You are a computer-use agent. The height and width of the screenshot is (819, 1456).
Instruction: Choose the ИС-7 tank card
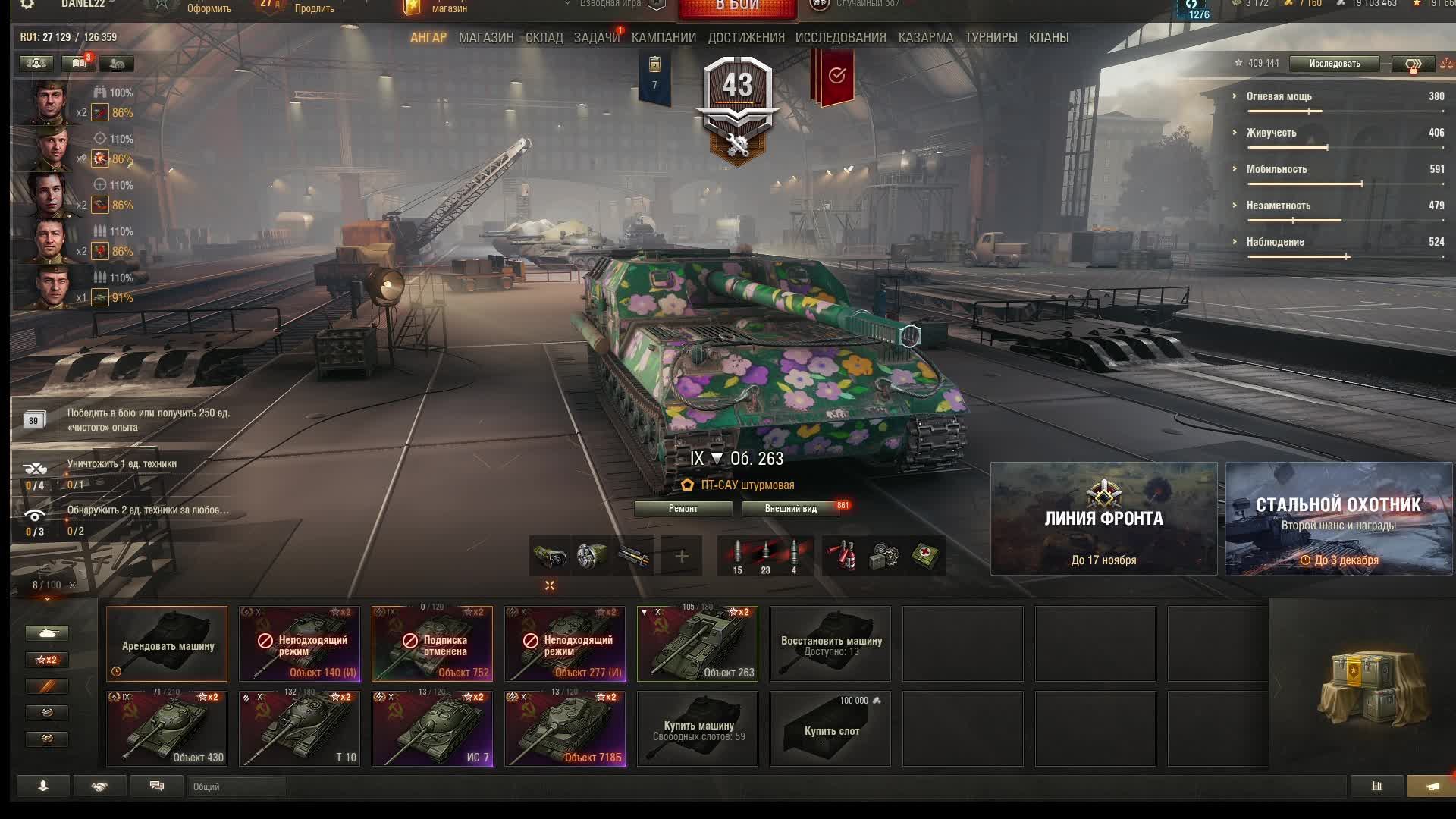(432, 728)
